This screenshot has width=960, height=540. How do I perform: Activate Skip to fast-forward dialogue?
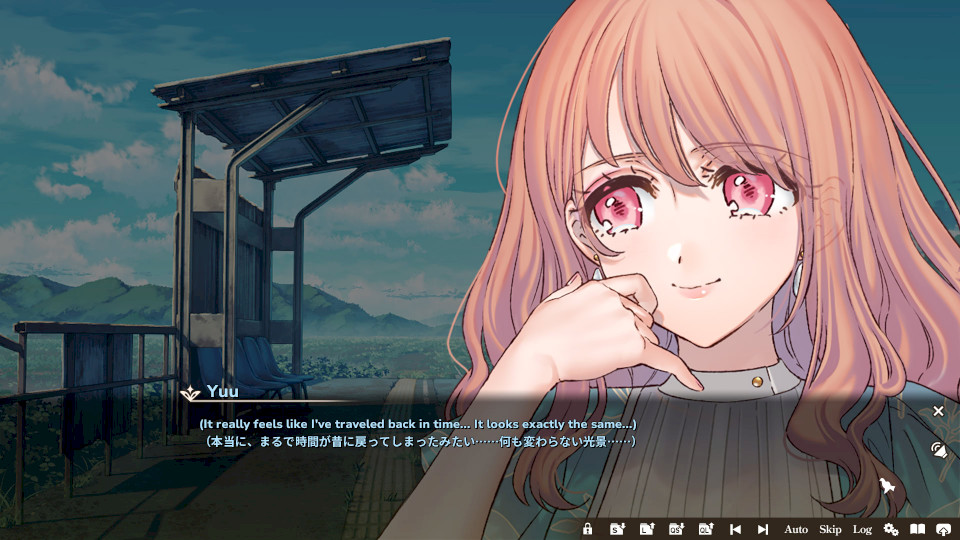(x=830, y=529)
